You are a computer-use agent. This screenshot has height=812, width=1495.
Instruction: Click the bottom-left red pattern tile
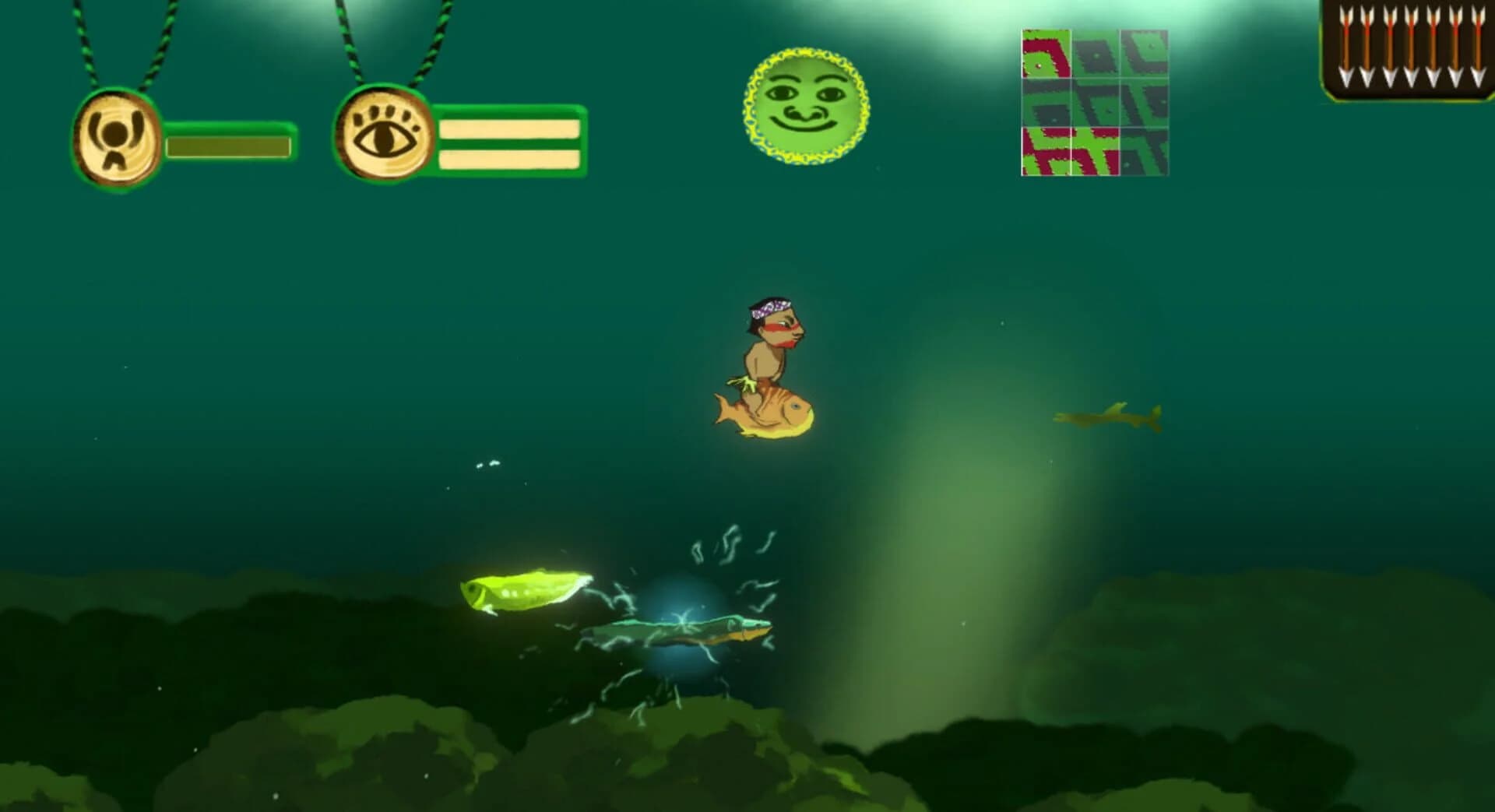1044,152
